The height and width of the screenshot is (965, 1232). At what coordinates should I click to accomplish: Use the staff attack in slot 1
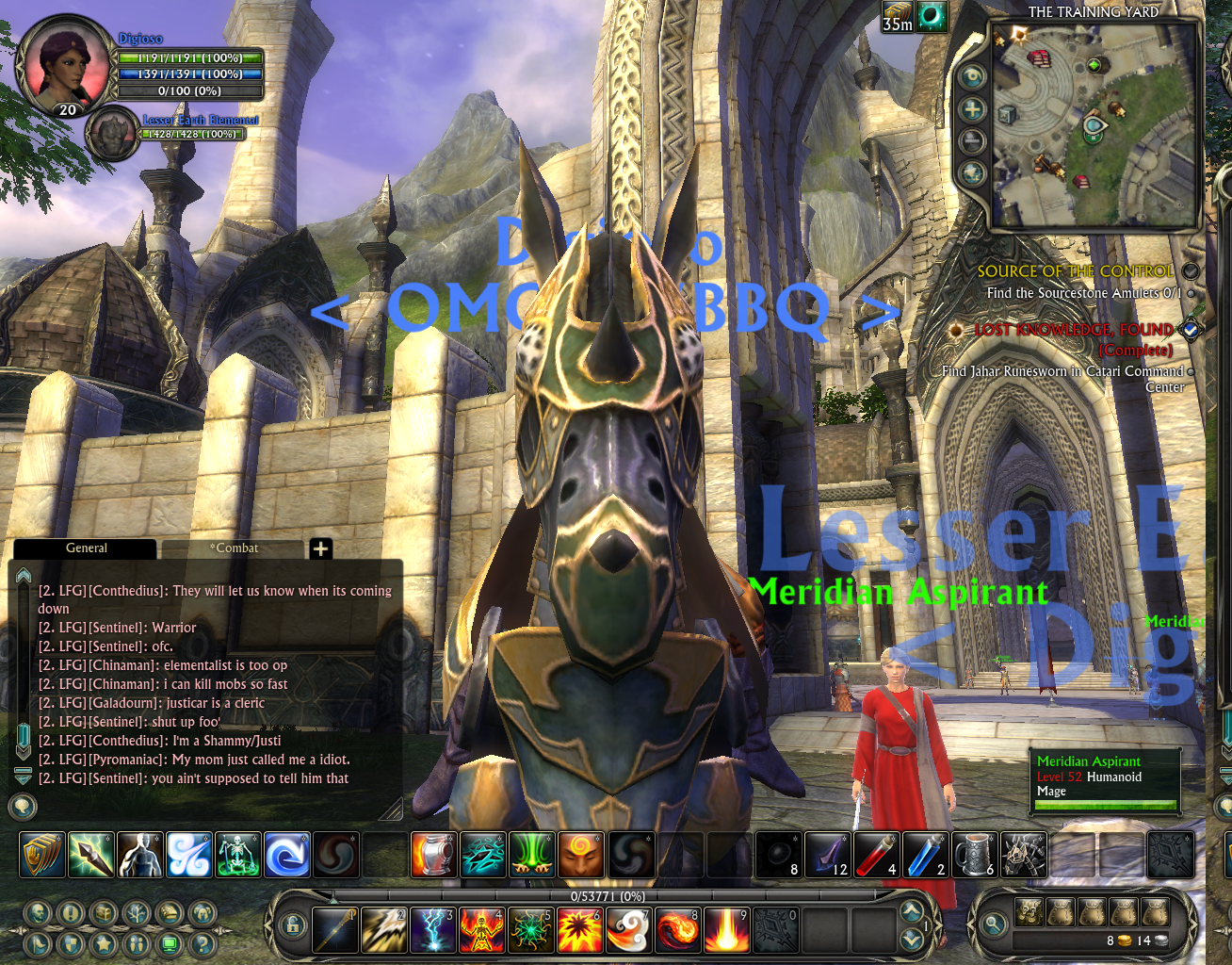click(335, 929)
